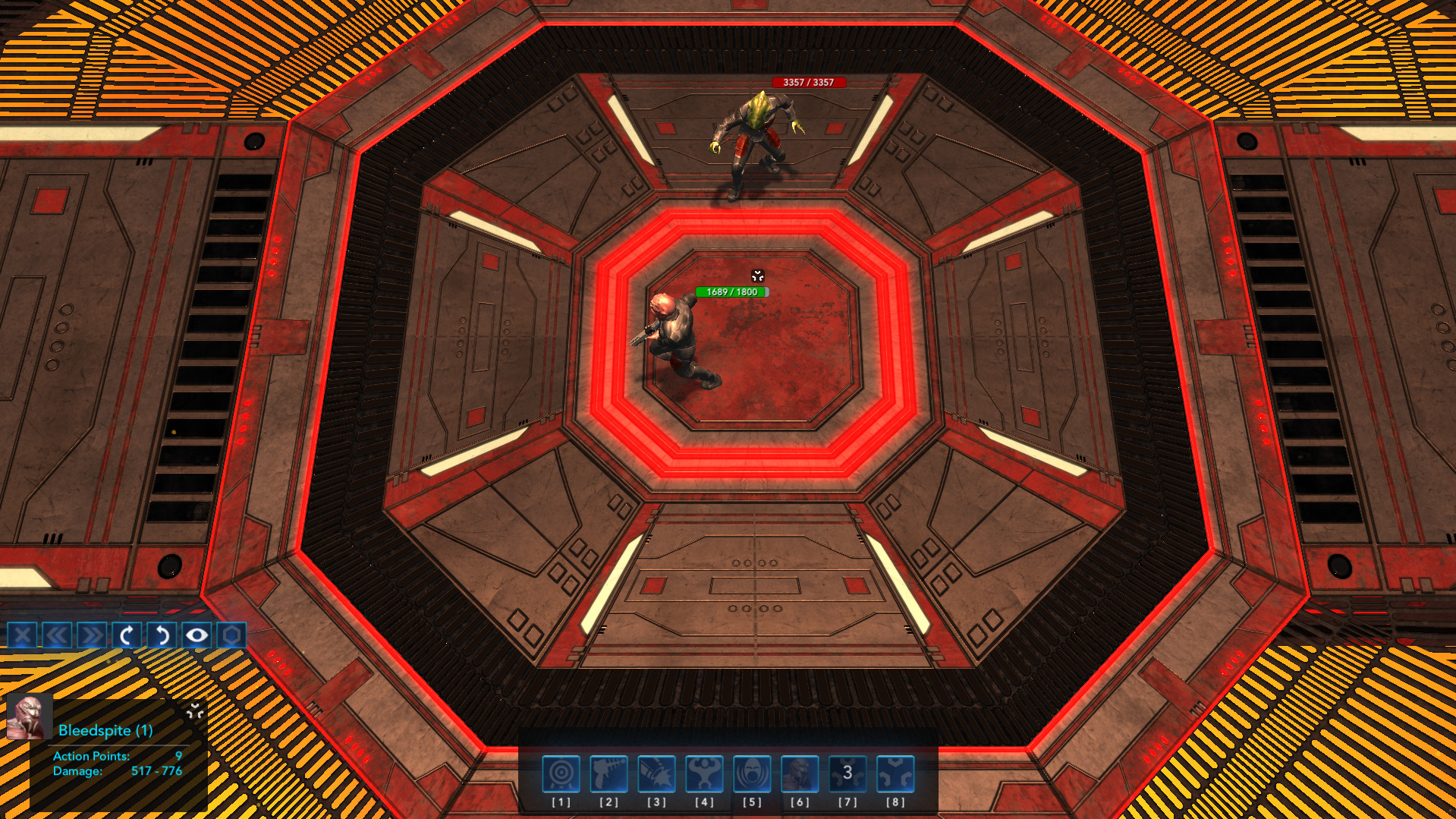This screenshot has height=819, width=1456.
Task: Activate the gear ability in slot [8]
Action: tap(896, 773)
